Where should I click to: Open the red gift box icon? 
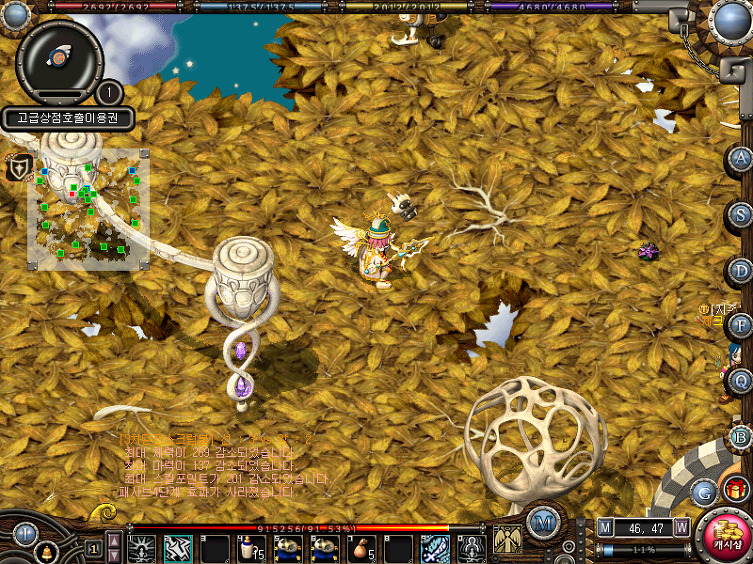coord(737,489)
